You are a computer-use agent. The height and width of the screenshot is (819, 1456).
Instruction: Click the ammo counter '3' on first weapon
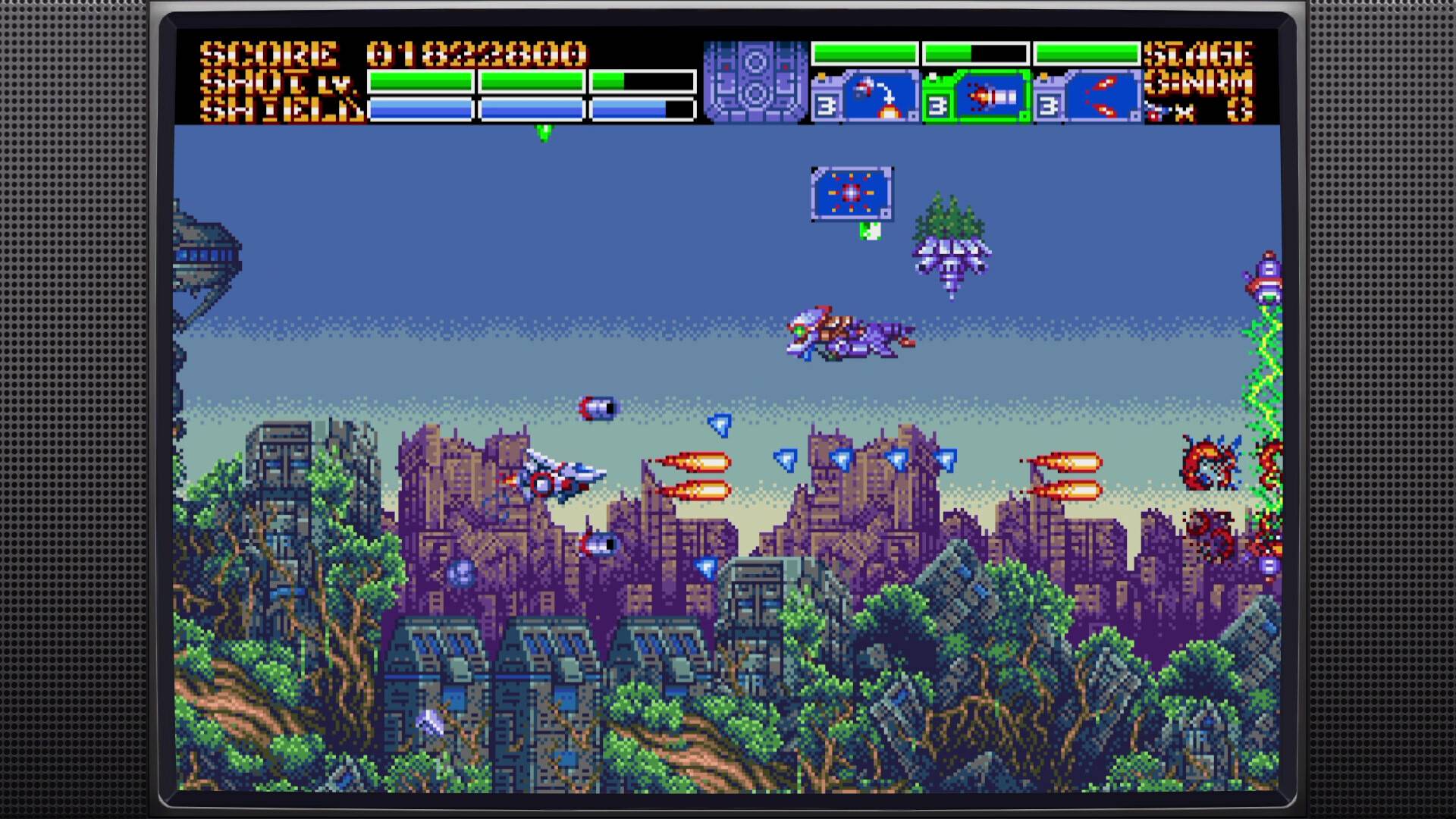coord(824,103)
